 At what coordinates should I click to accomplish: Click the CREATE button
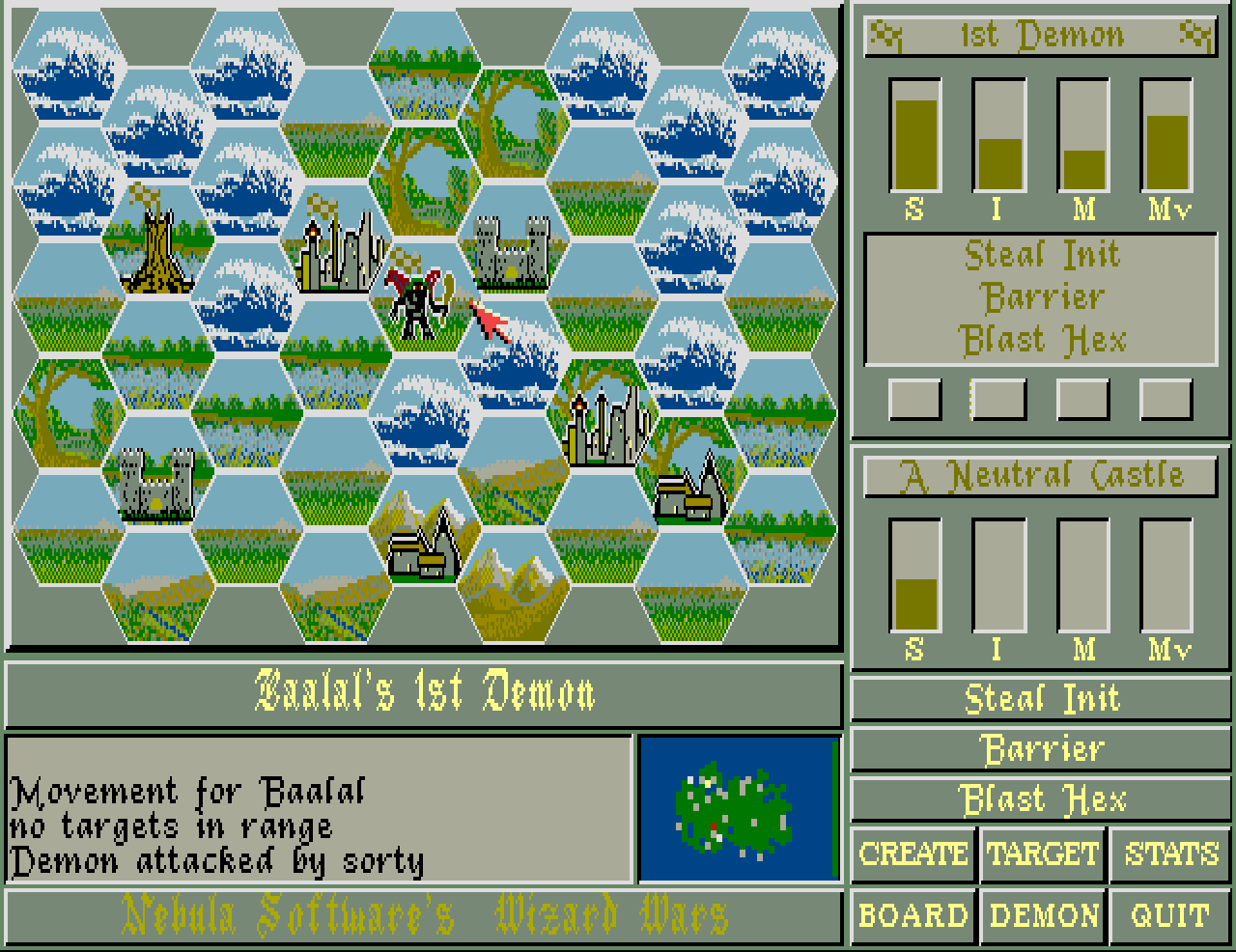coord(913,854)
